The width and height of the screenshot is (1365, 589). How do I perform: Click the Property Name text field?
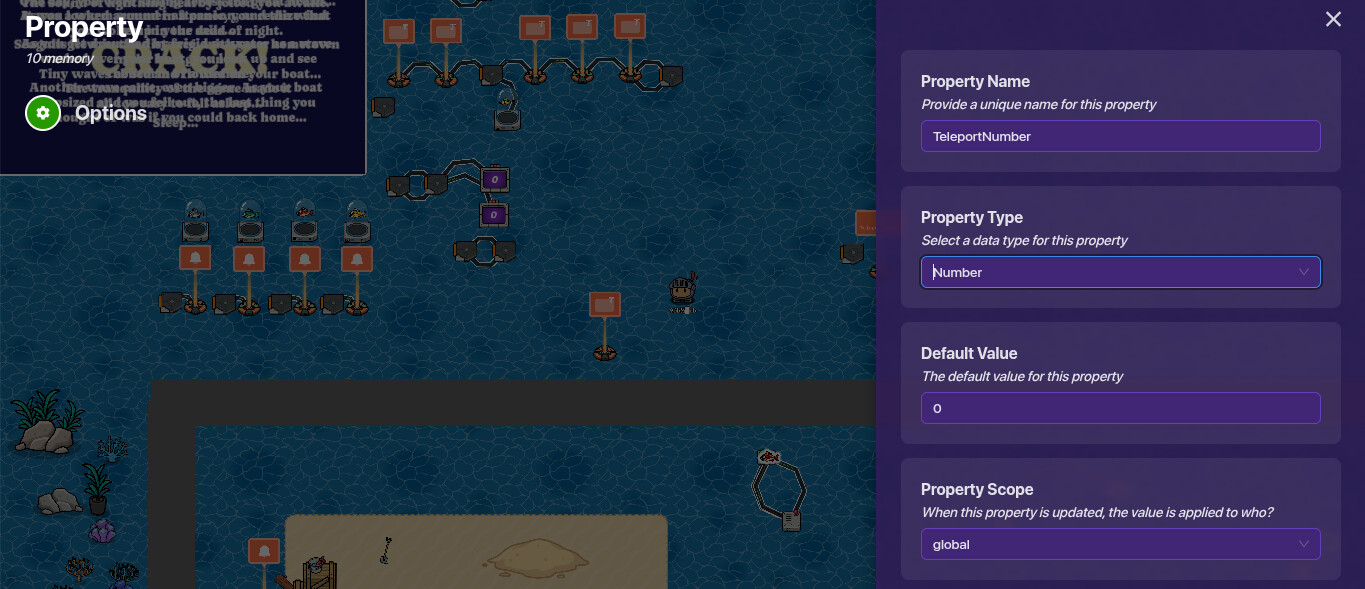pyautogui.click(x=1120, y=136)
